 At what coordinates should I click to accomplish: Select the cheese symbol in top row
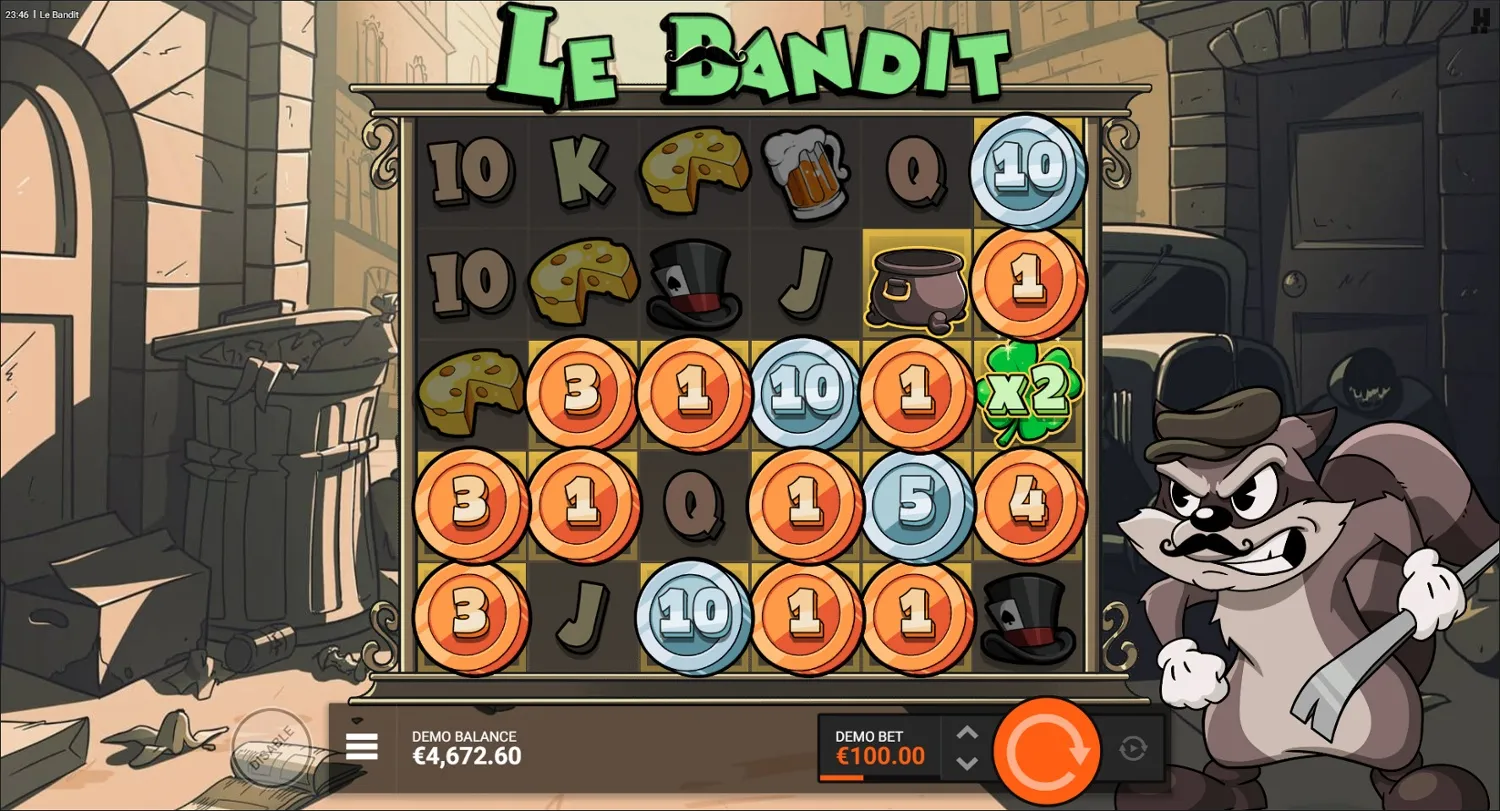693,170
